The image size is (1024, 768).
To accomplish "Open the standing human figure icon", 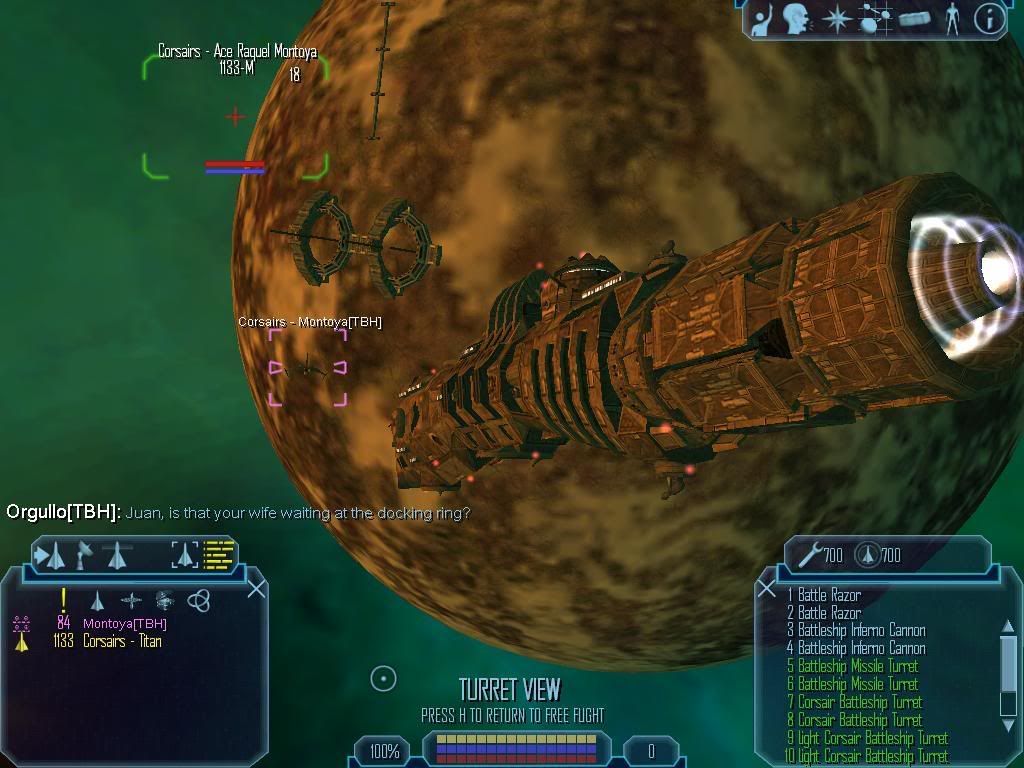I will pos(951,18).
